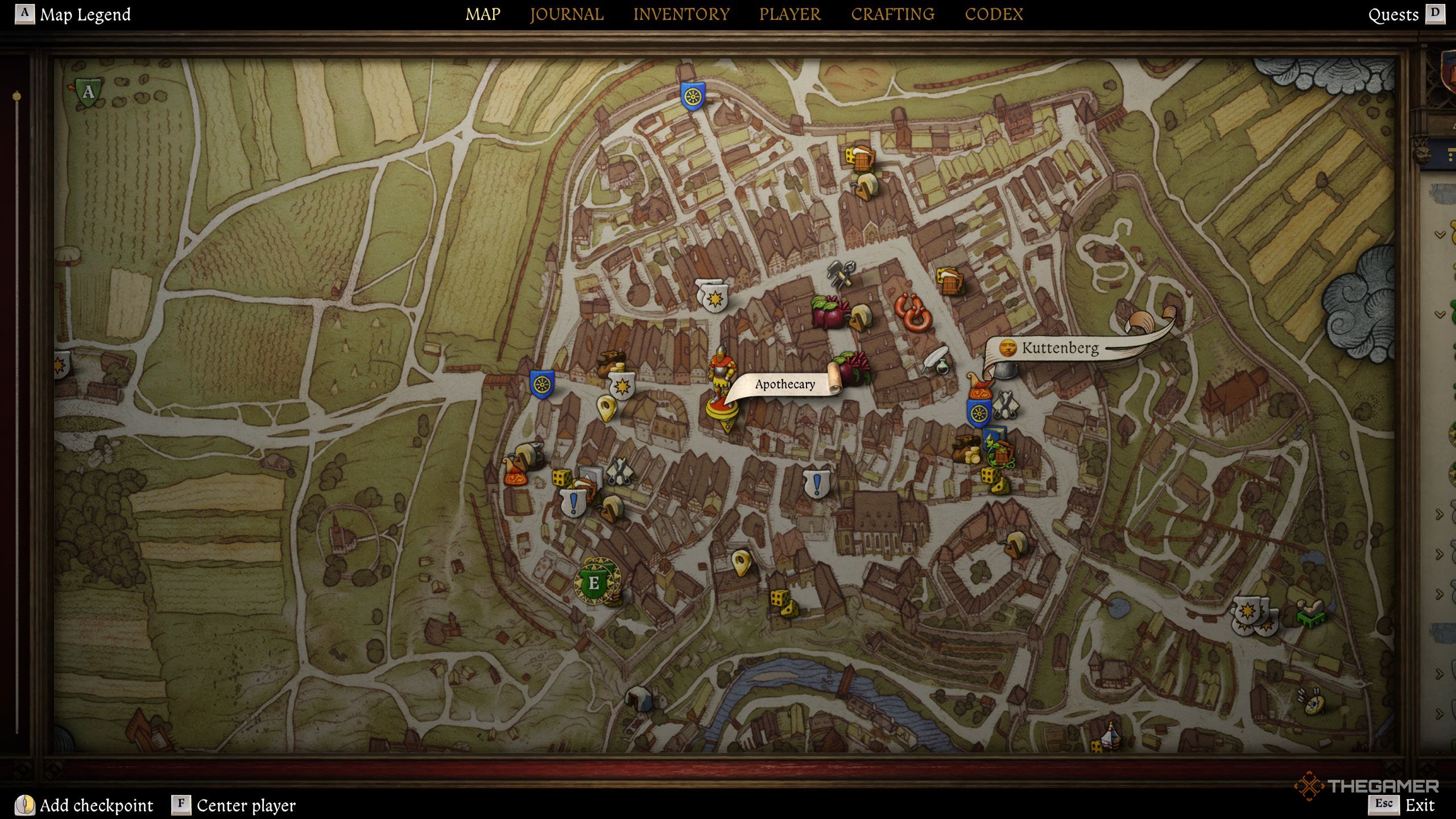The height and width of the screenshot is (819, 1456).
Task: Go to the Crafting tab
Action: [892, 14]
